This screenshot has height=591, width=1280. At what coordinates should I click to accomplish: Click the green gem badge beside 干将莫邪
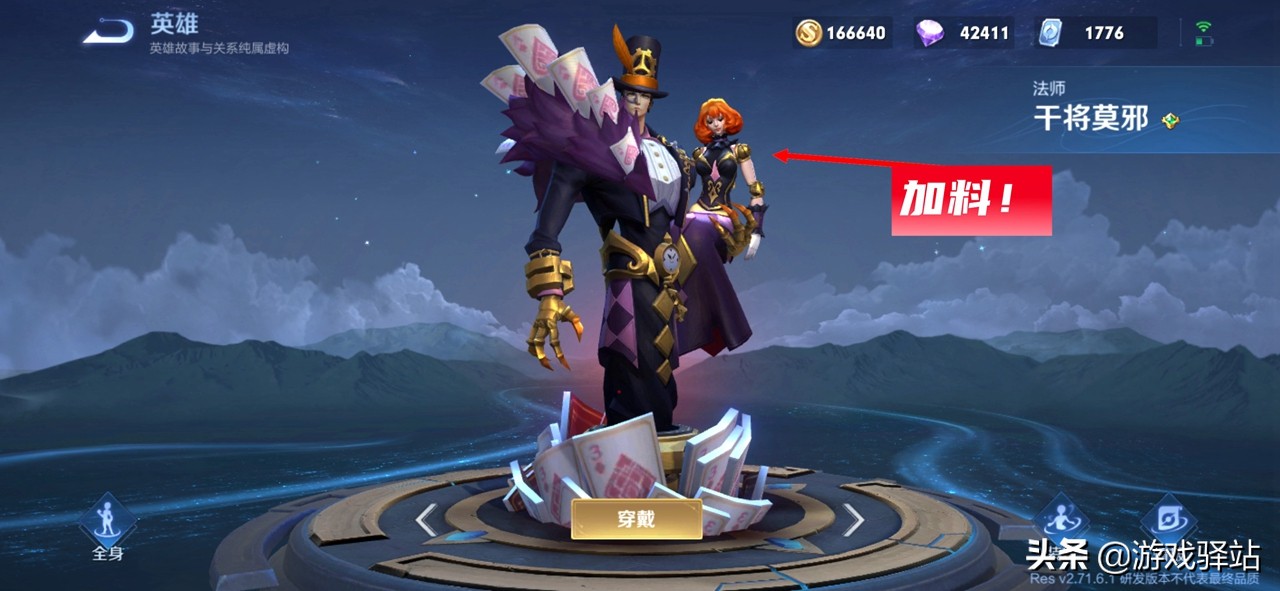point(1170,121)
